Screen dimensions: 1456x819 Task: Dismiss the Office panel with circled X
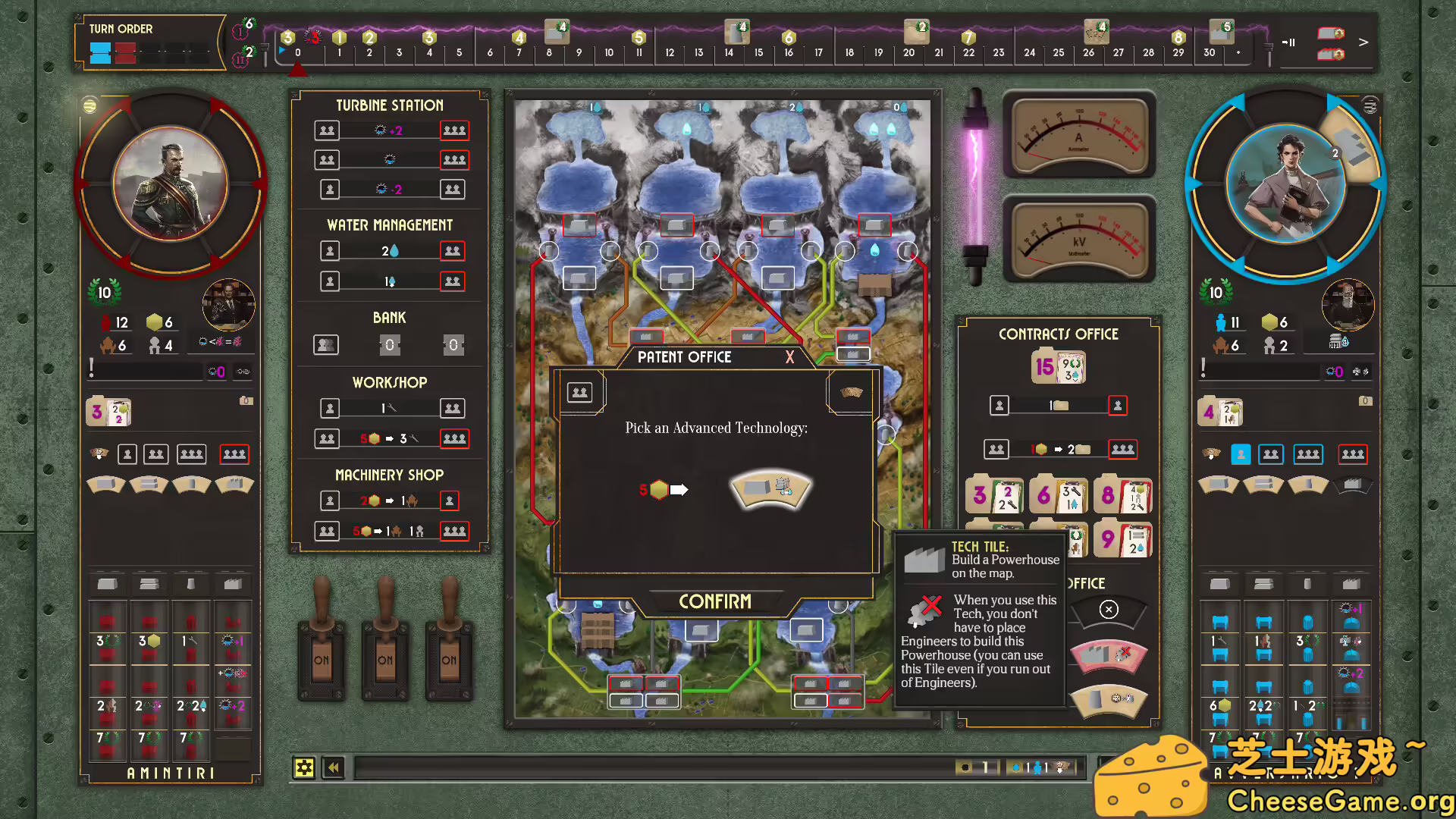click(1109, 609)
